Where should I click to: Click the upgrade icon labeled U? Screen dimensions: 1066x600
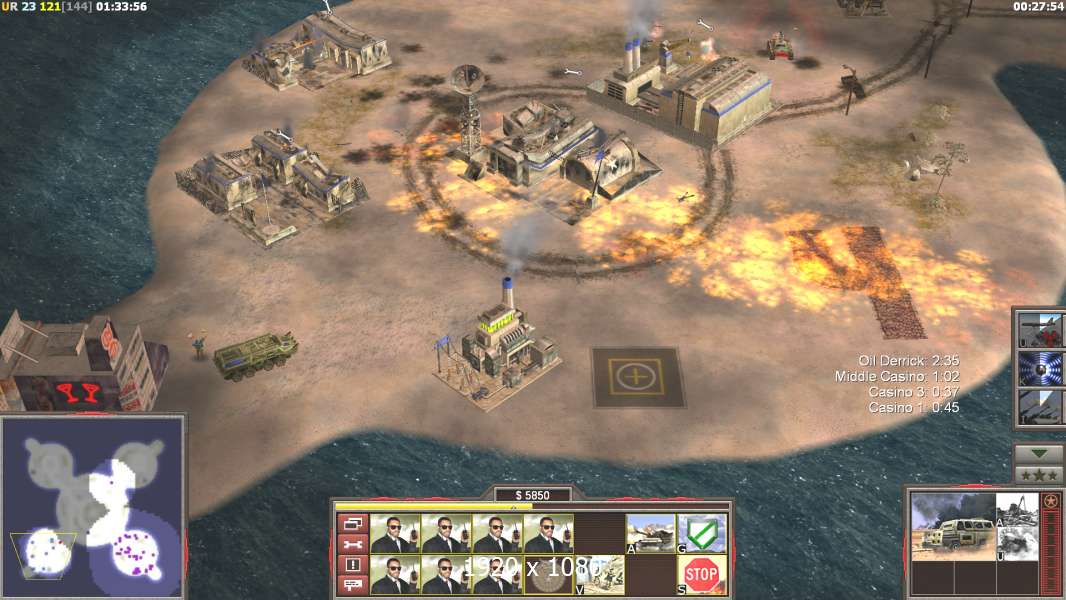tap(1015, 544)
